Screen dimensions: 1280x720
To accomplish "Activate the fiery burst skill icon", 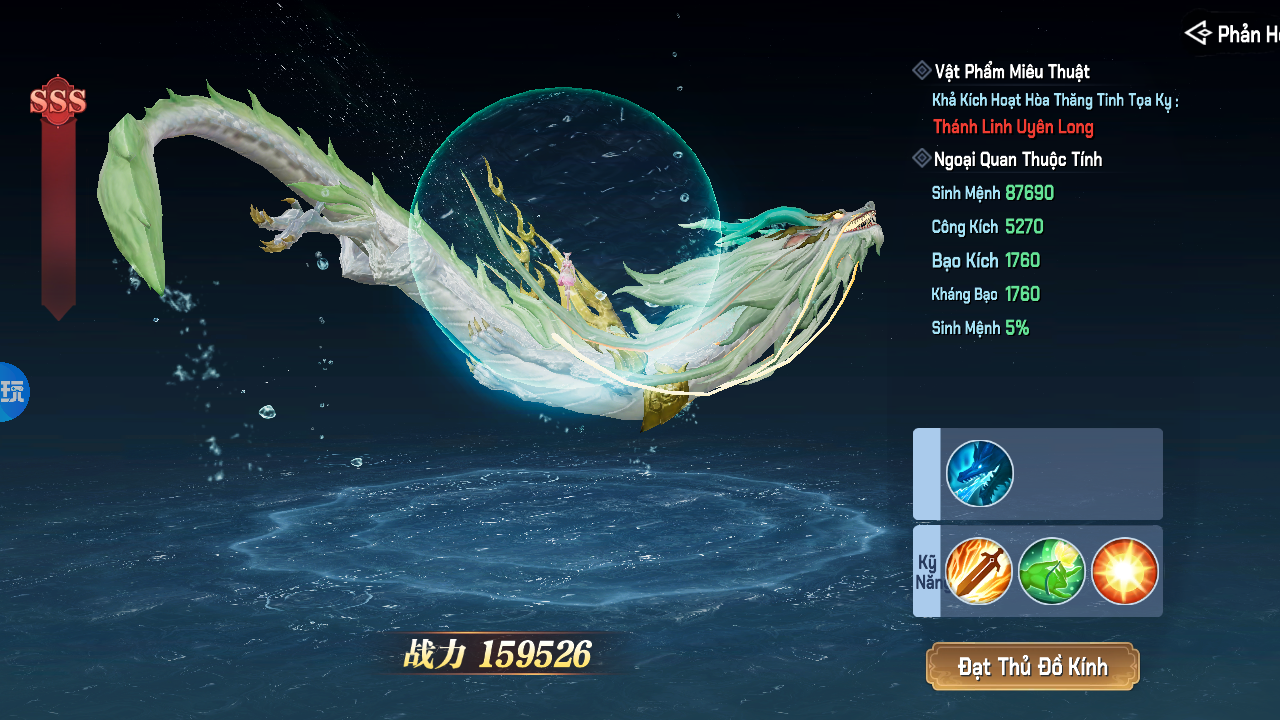I will click(x=1125, y=571).
